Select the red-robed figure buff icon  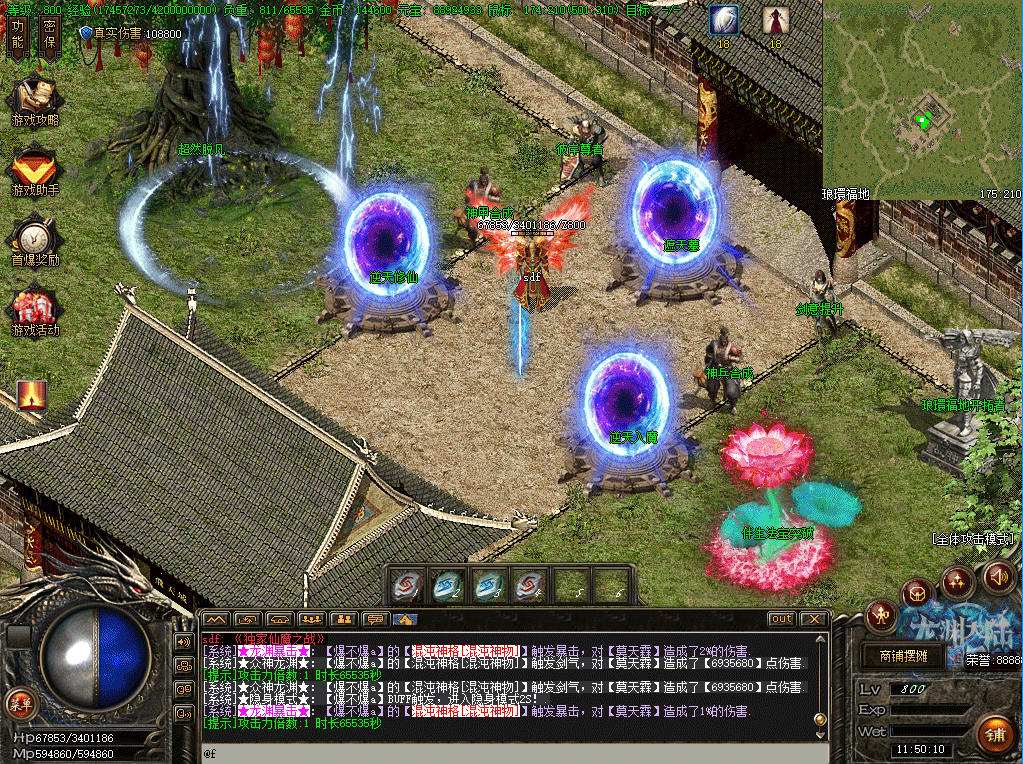tap(775, 20)
